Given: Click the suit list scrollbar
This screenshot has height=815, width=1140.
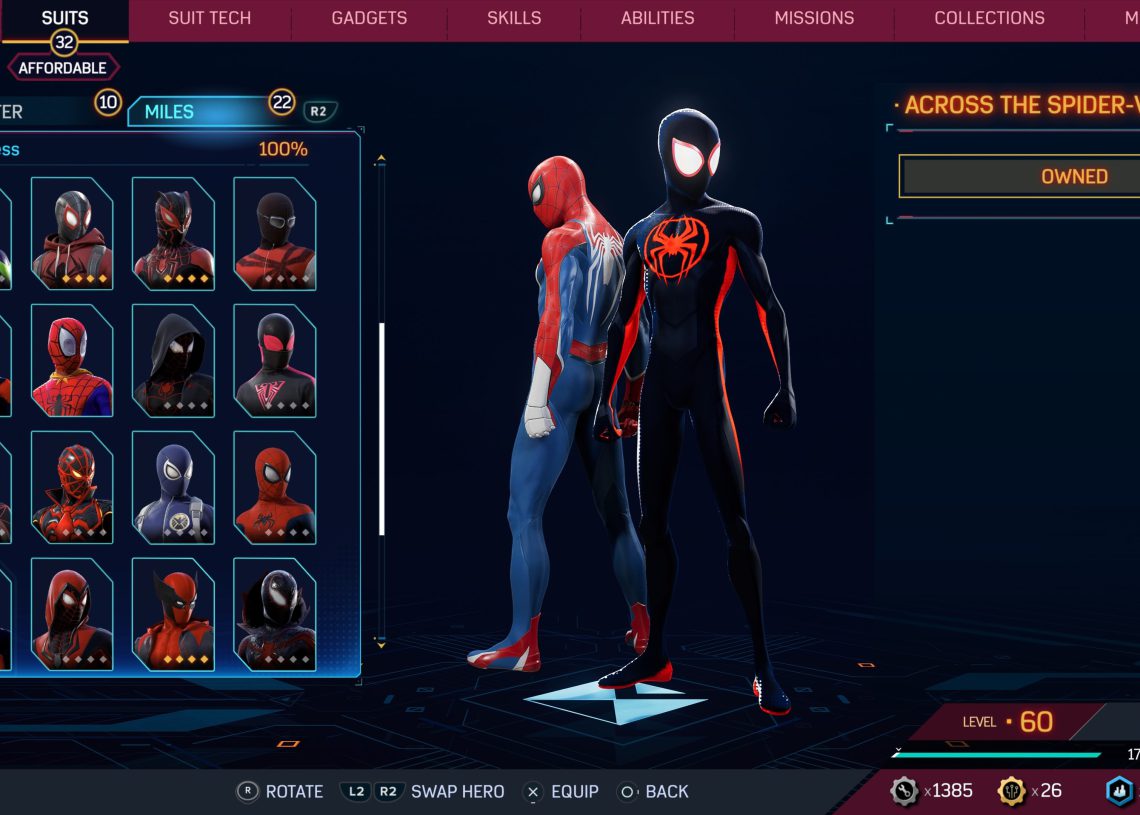Looking at the screenshot, I should (x=381, y=430).
